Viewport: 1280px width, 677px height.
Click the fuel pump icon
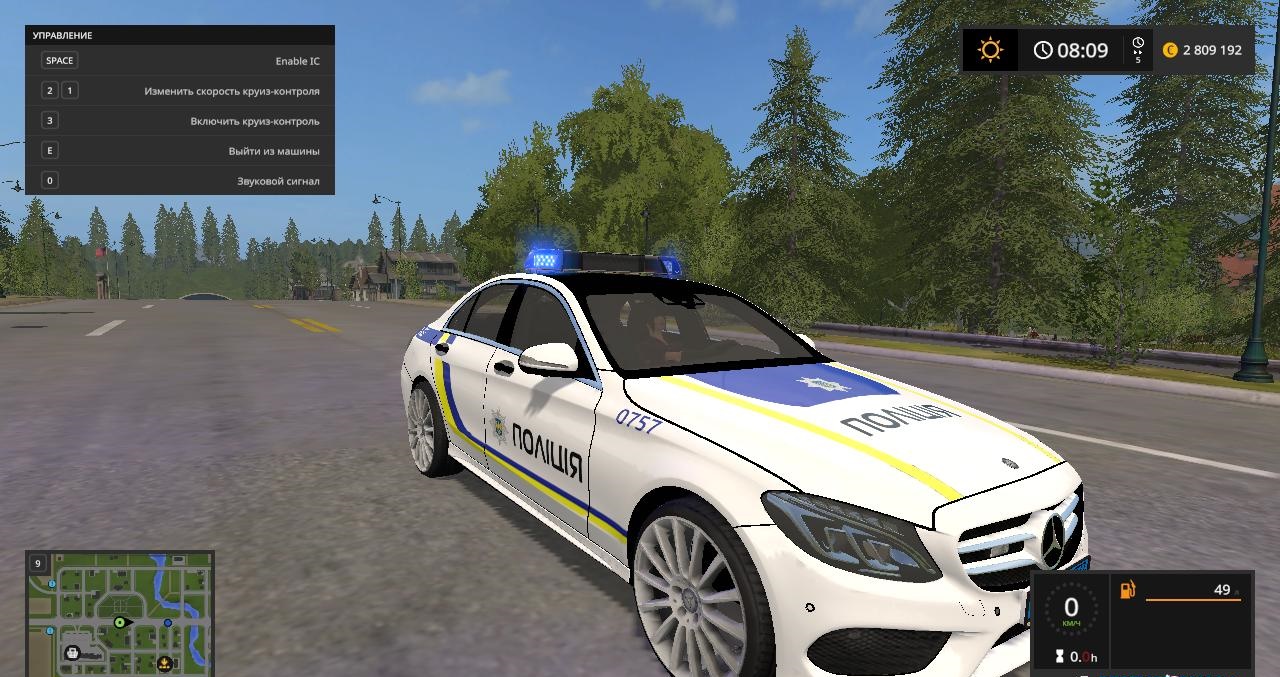(x=1128, y=590)
